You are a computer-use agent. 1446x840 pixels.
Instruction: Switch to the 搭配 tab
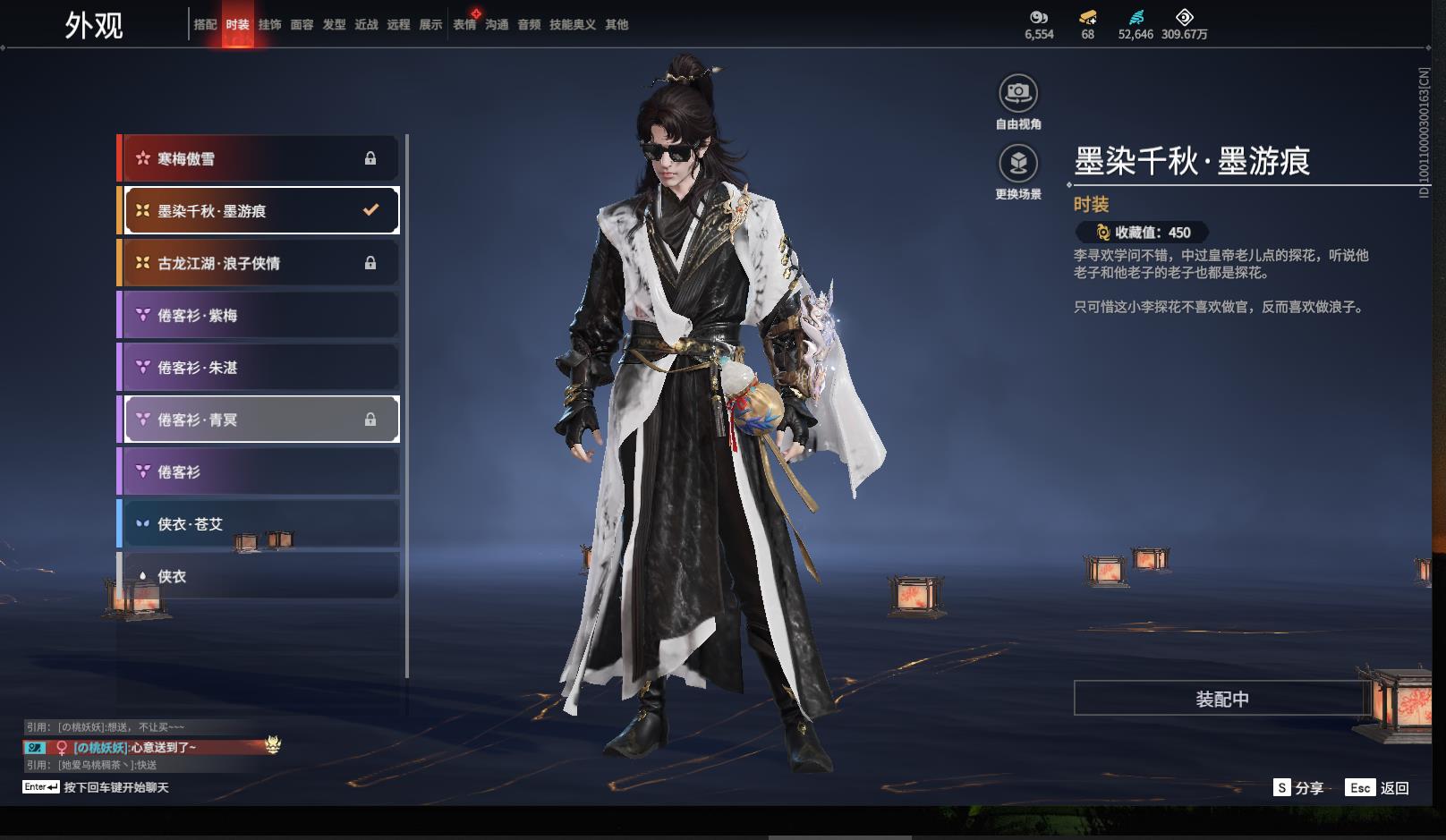206,25
